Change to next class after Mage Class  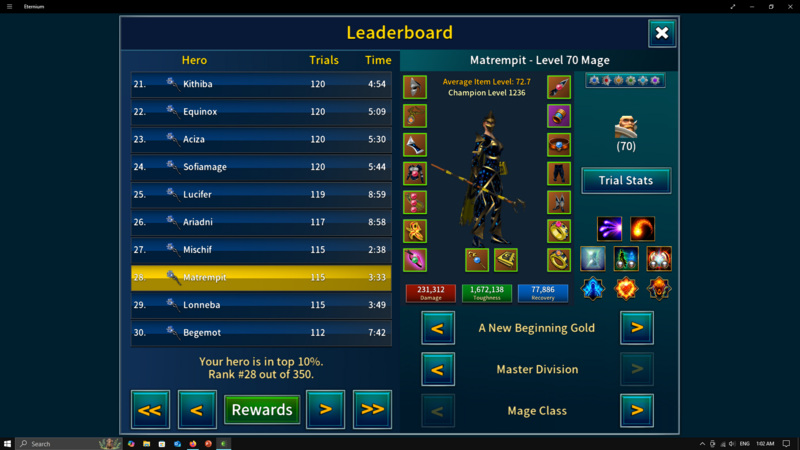(x=637, y=410)
